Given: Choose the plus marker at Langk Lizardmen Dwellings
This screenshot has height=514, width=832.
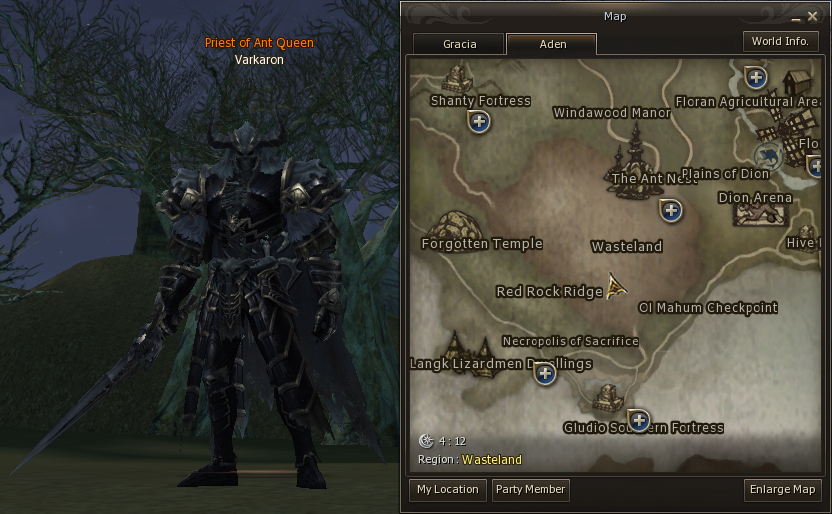Looking at the screenshot, I should point(545,374).
